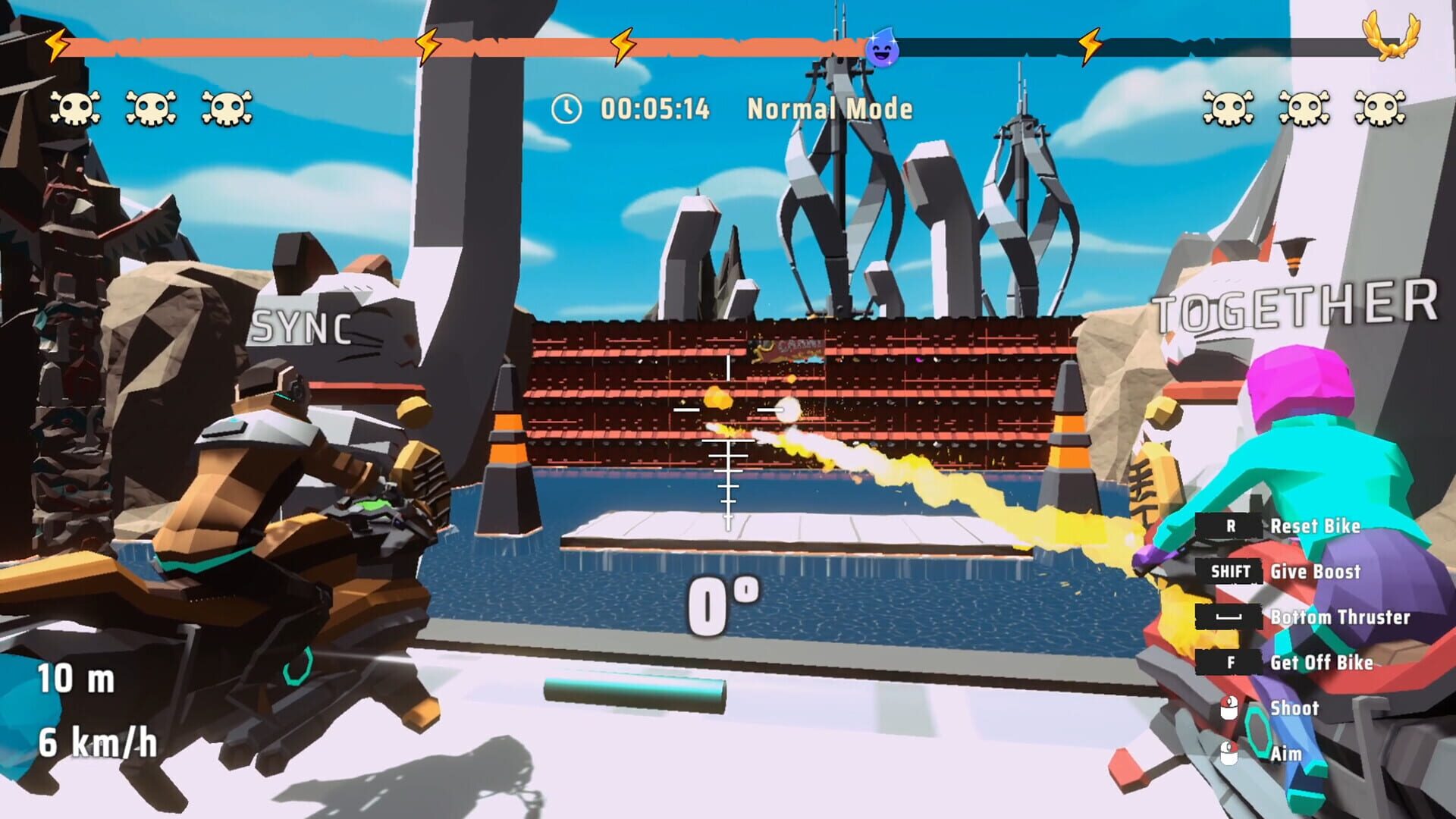Screen dimensions: 1456x819
Task: Click the lightning bolt on the right team bar
Action: pyautogui.click(x=1090, y=45)
